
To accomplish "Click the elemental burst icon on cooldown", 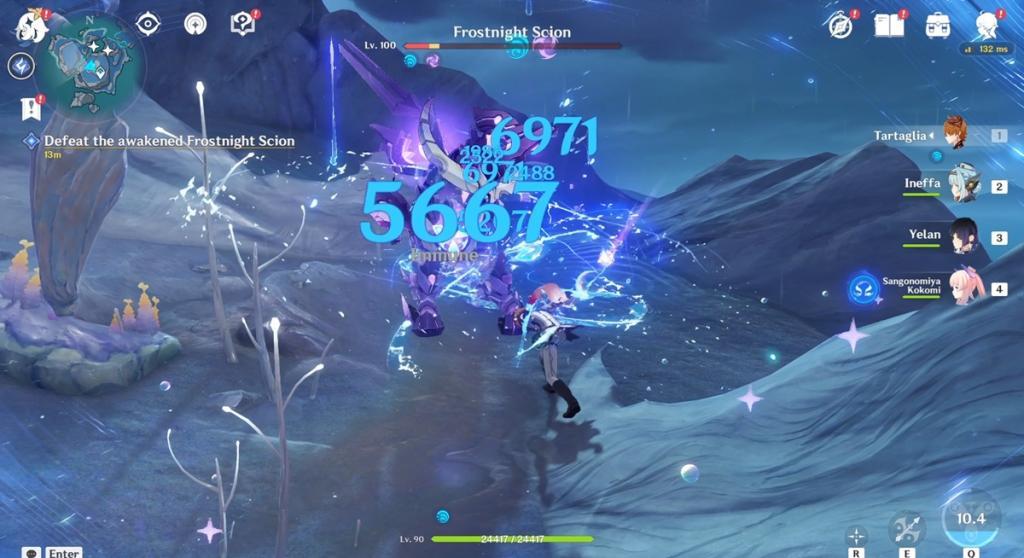I will (970, 517).
